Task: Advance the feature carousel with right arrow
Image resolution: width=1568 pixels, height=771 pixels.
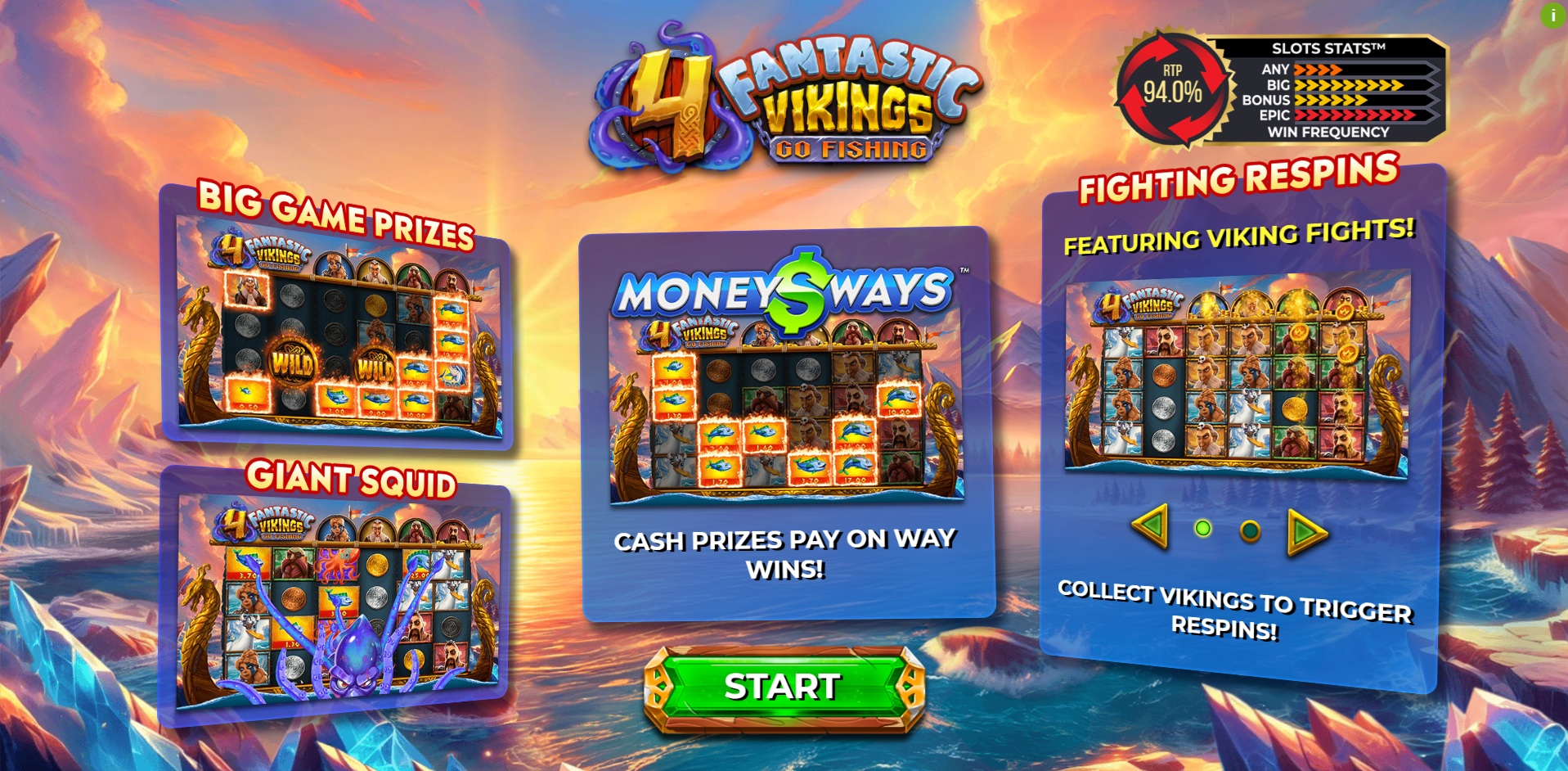Action: point(1306,532)
